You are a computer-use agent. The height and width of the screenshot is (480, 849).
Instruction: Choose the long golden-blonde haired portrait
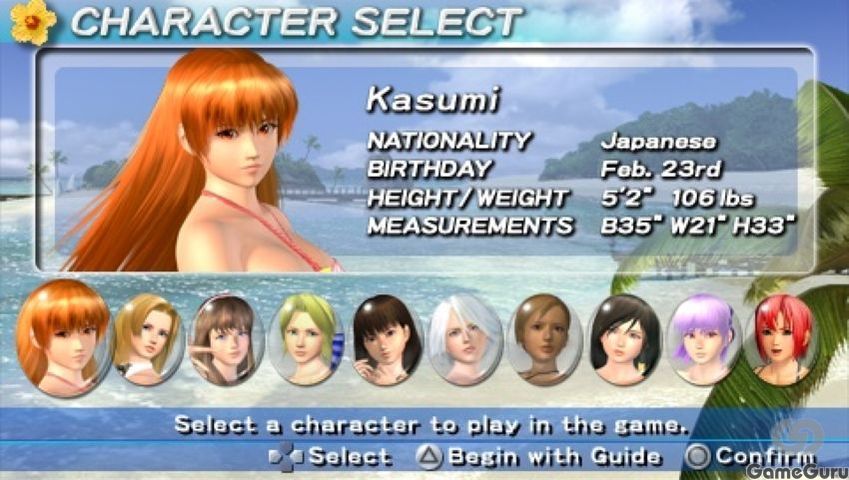pyautogui.click(x=147, y=336)
